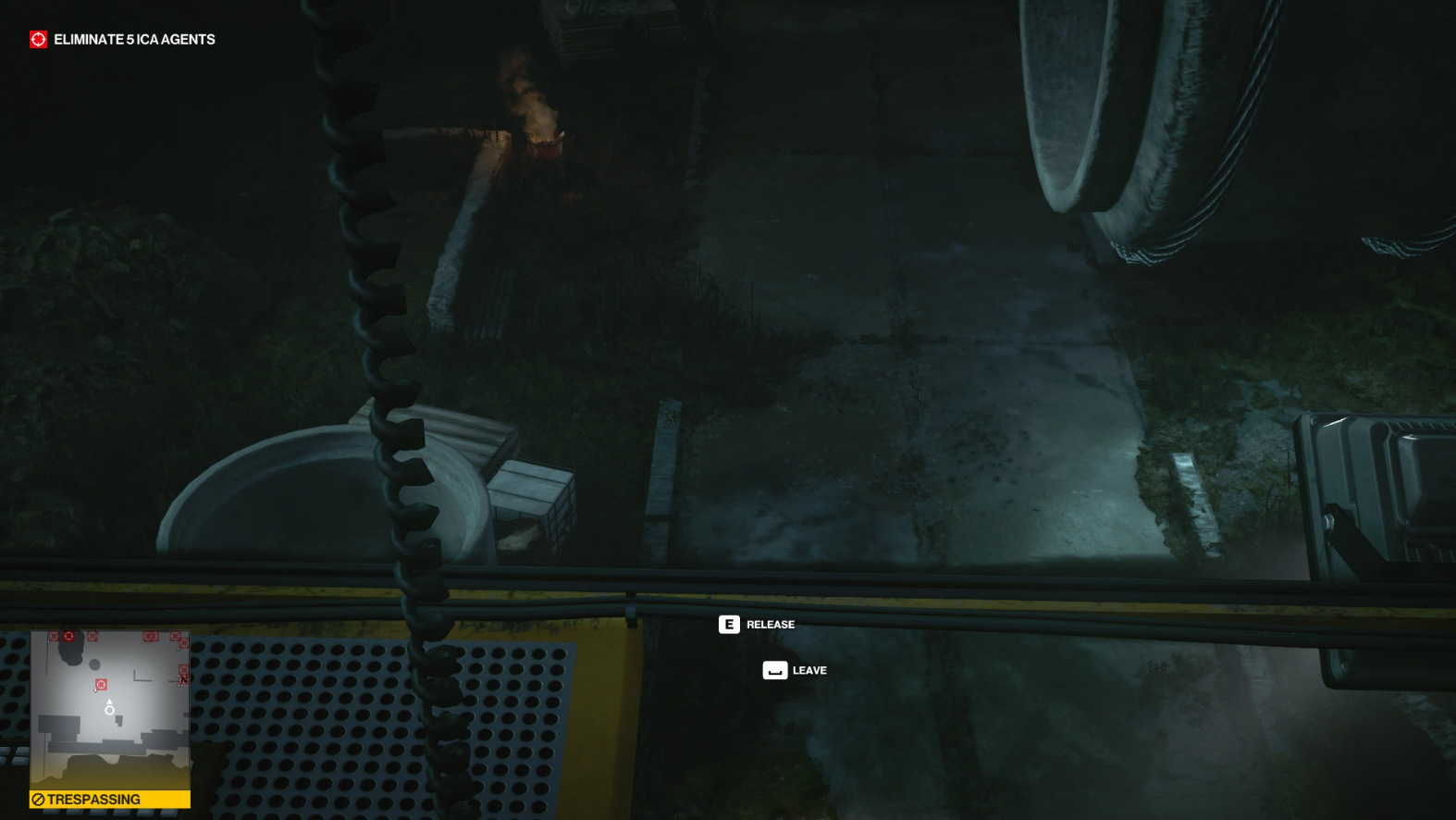Click the spacebar key icon beside LEAVE
Viewport: 1456px width, 820px height.
[773, 670]
